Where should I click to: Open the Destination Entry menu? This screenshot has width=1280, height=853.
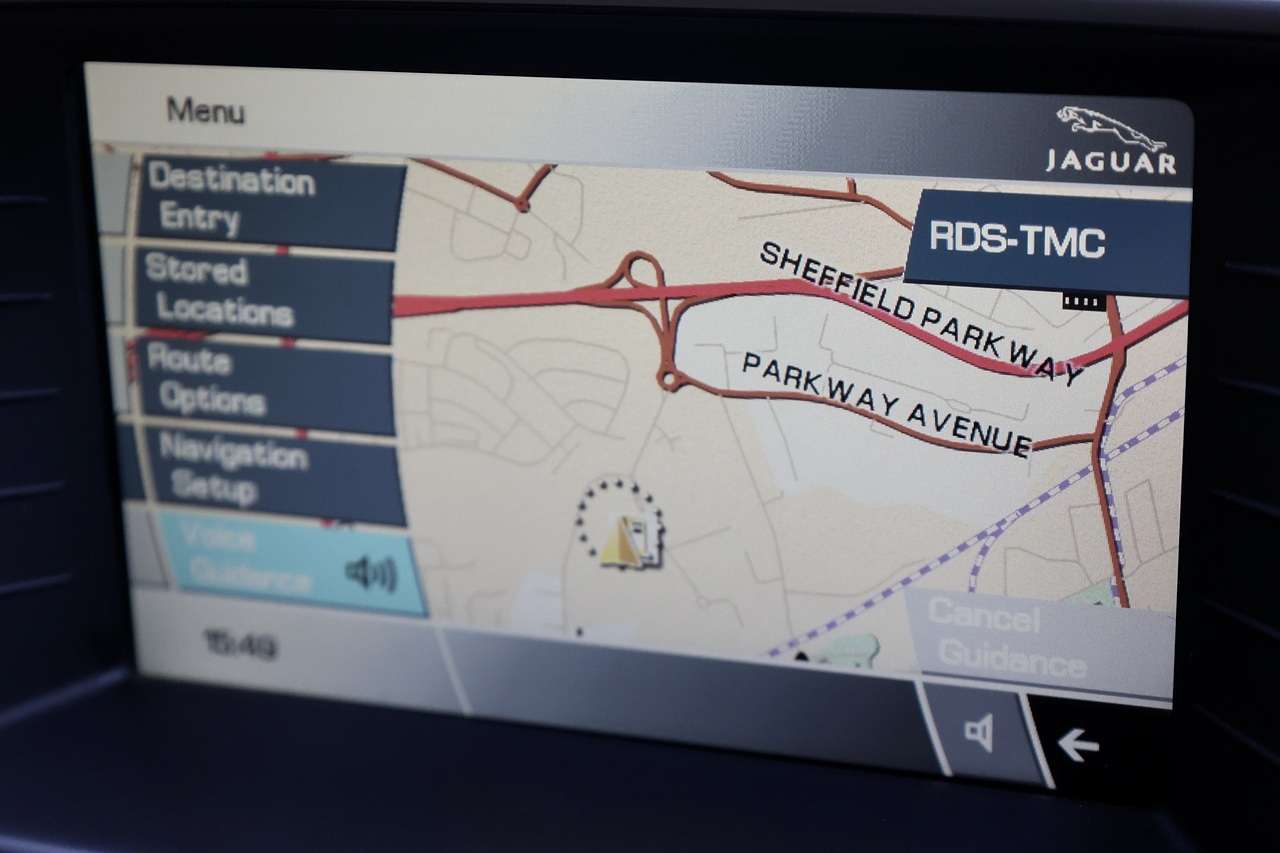tap(270, 201)
